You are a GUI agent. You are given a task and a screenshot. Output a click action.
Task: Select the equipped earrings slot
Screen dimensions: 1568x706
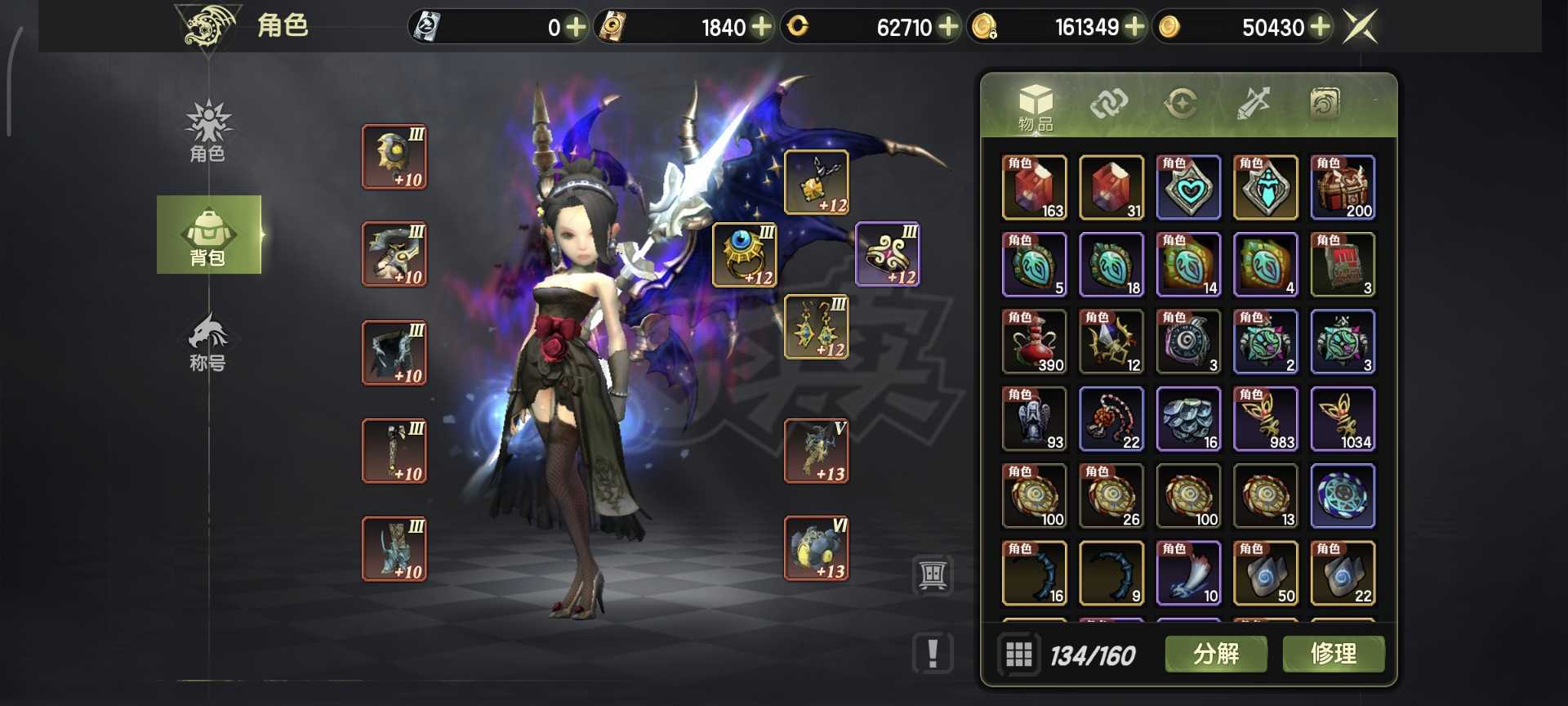point(816,327)
